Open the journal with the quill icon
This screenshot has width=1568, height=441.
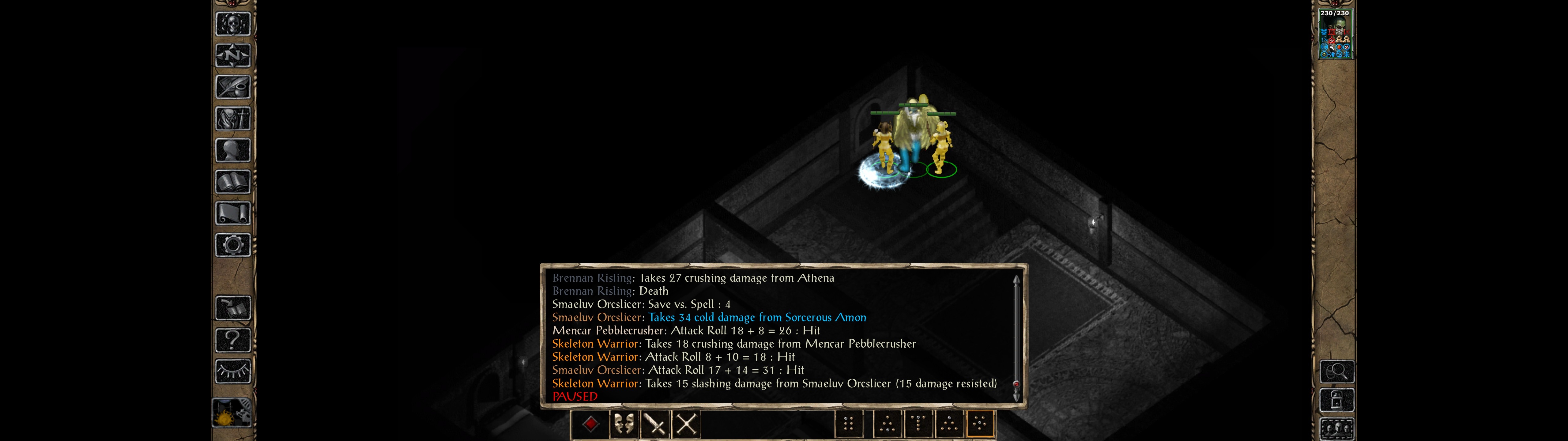[x=233, y=87]
